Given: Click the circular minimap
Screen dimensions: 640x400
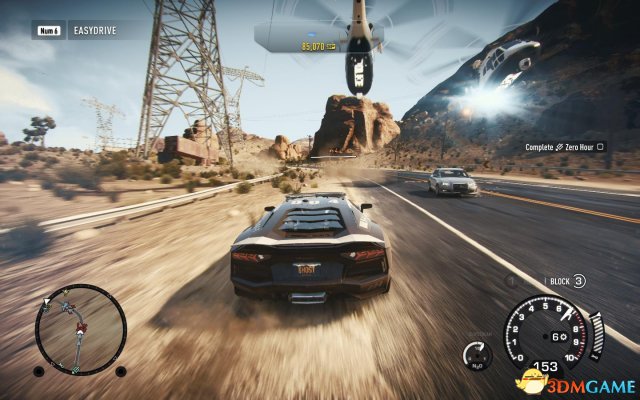Looking at the screenshot, I should [x=80, y=329].
